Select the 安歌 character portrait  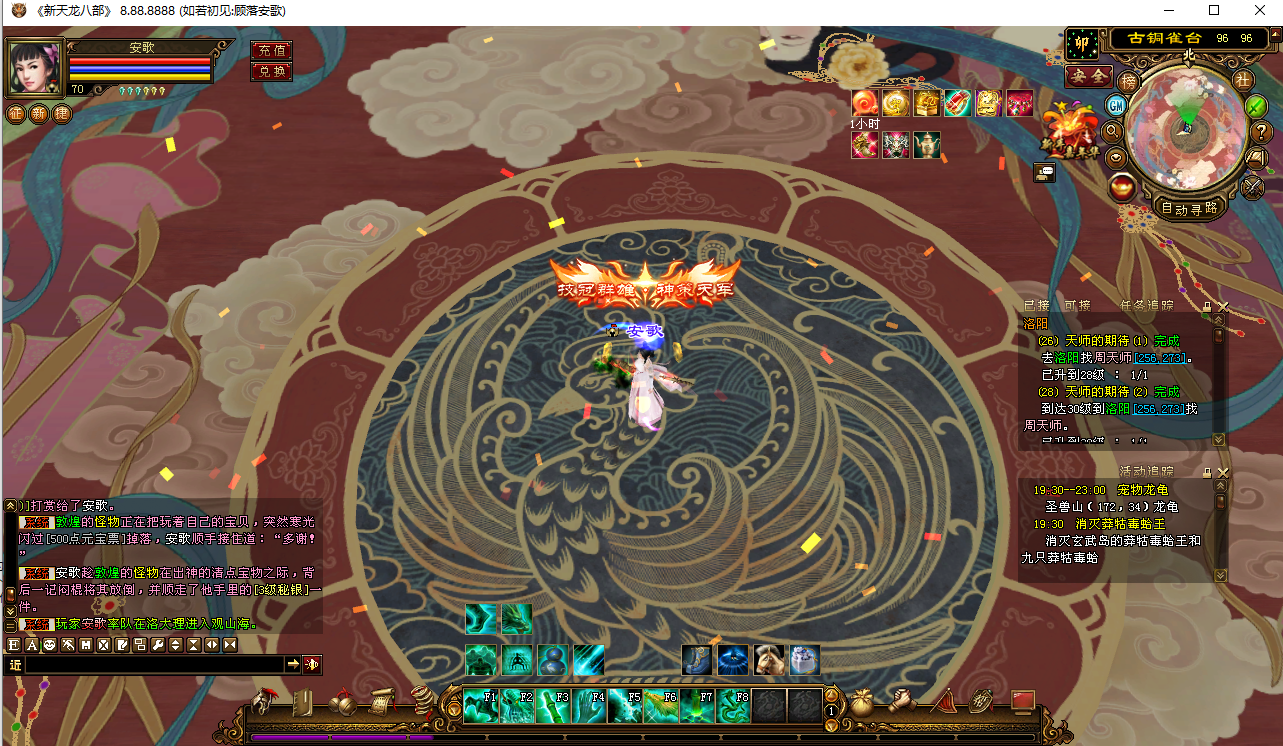(34, 68)
